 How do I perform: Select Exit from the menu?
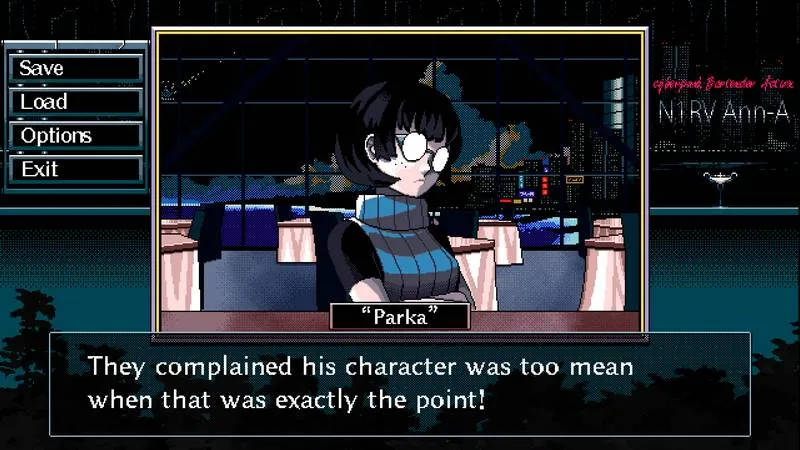click(75, 169)
